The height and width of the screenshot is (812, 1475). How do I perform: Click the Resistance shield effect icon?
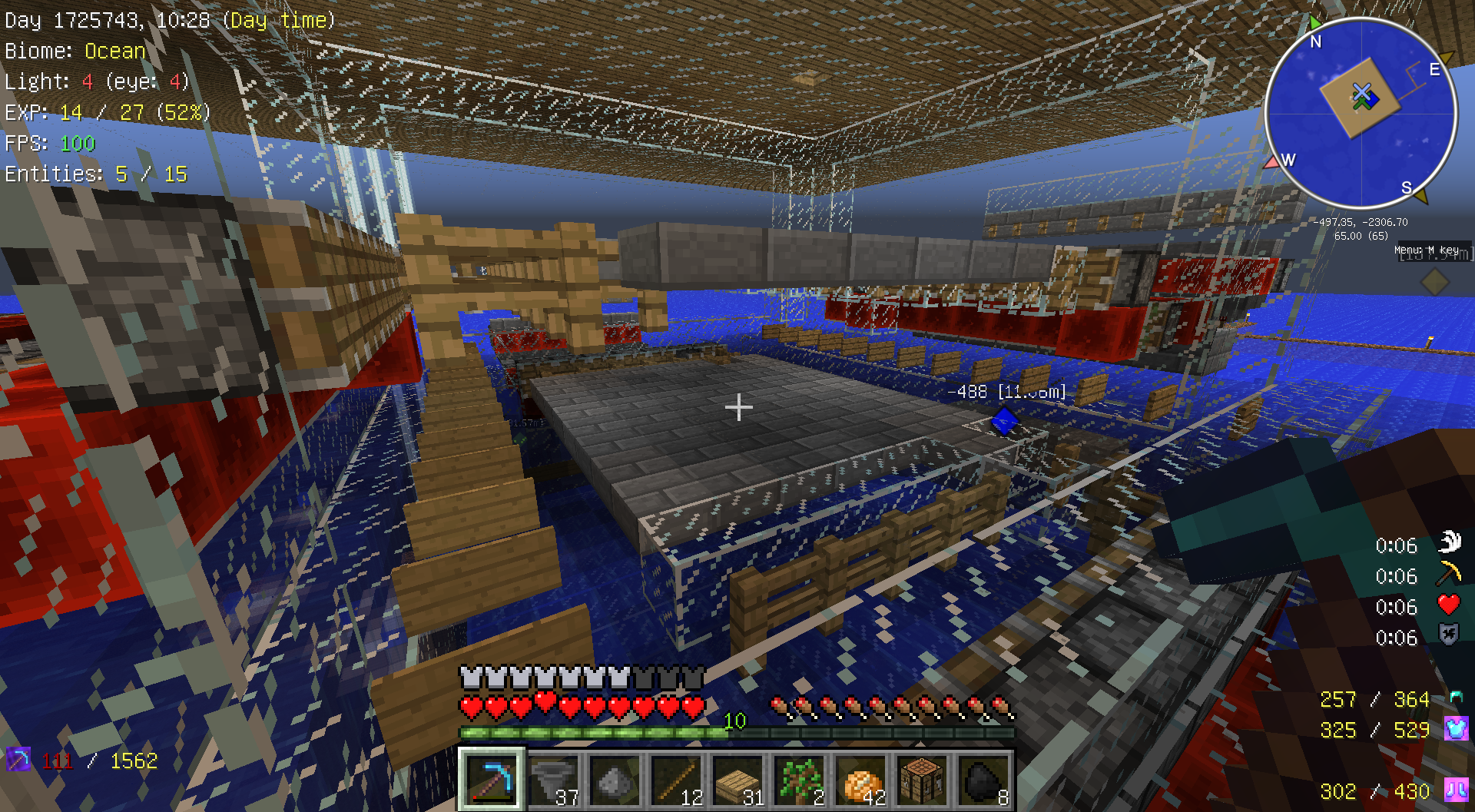1449,635
